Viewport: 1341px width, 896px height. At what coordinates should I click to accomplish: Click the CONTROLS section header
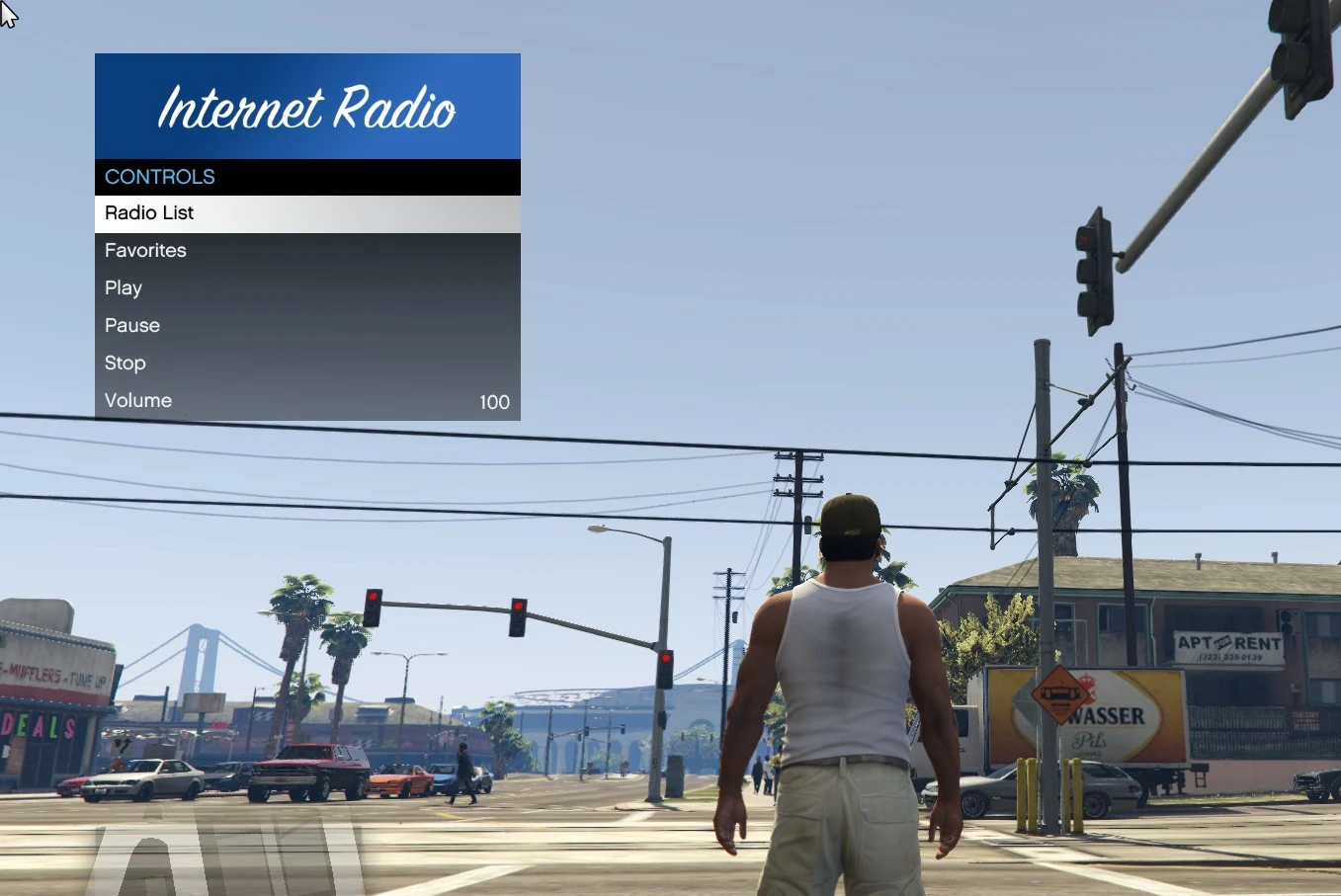coord(159,177)
